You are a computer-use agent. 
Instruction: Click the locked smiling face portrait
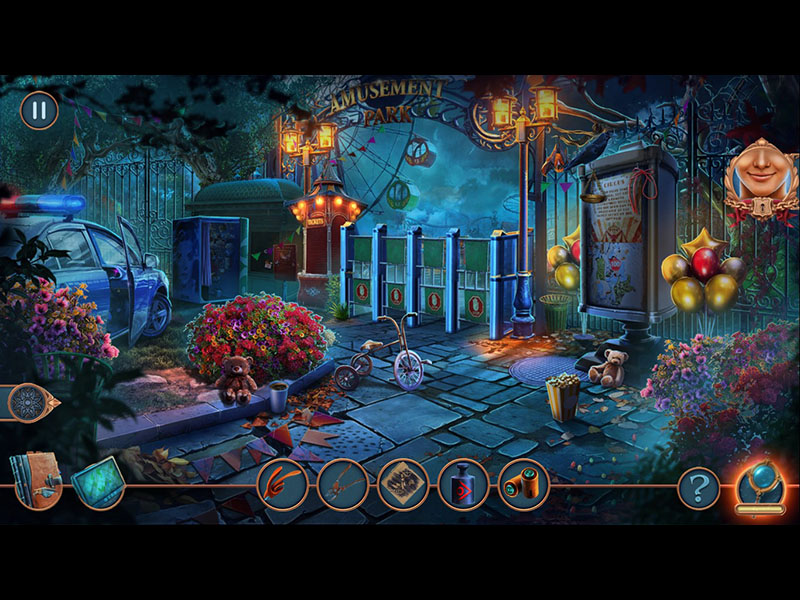760,177
